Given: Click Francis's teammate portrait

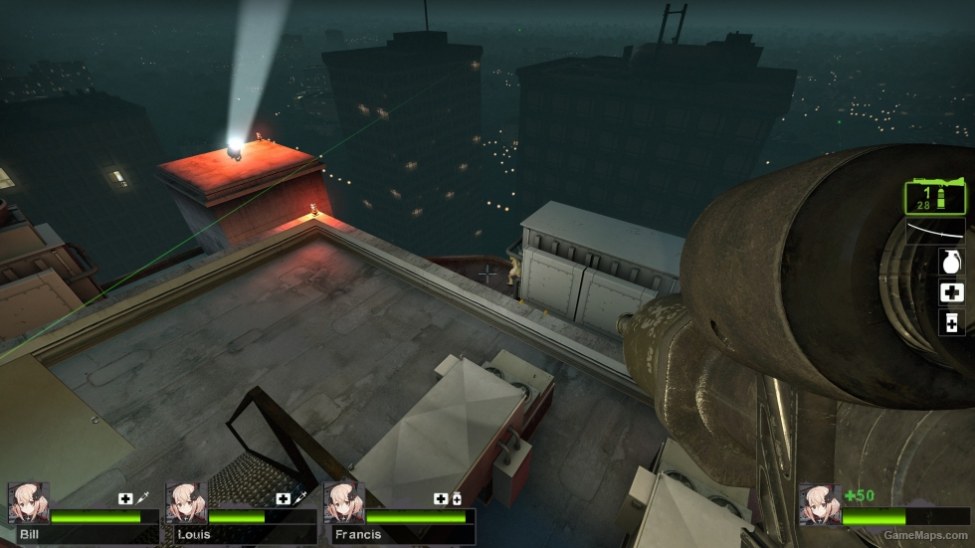Looking at the screenshot, I should pyautogui.click(x=344, y=503).
